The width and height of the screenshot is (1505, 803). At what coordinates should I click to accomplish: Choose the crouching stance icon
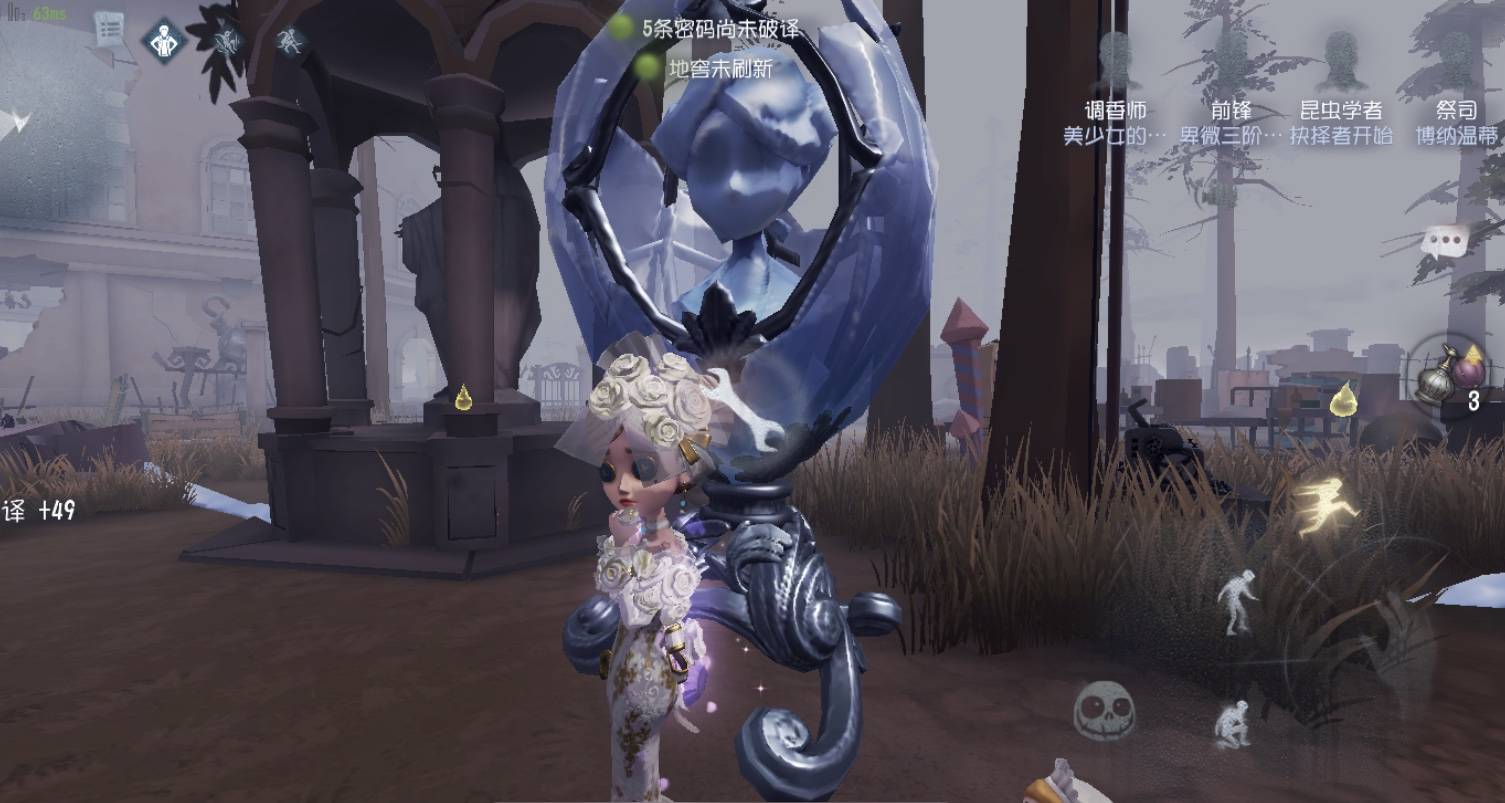click(1232, 723)
